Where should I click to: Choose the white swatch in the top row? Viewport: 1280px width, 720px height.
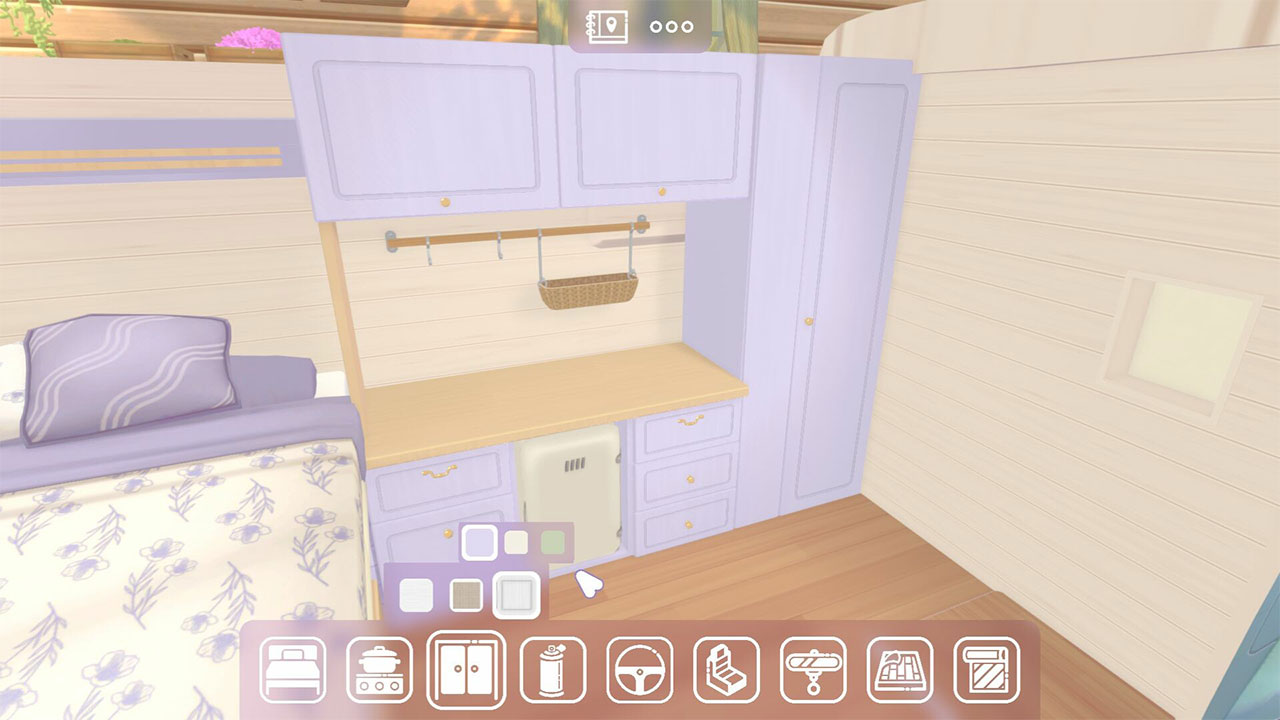[519, 543]
